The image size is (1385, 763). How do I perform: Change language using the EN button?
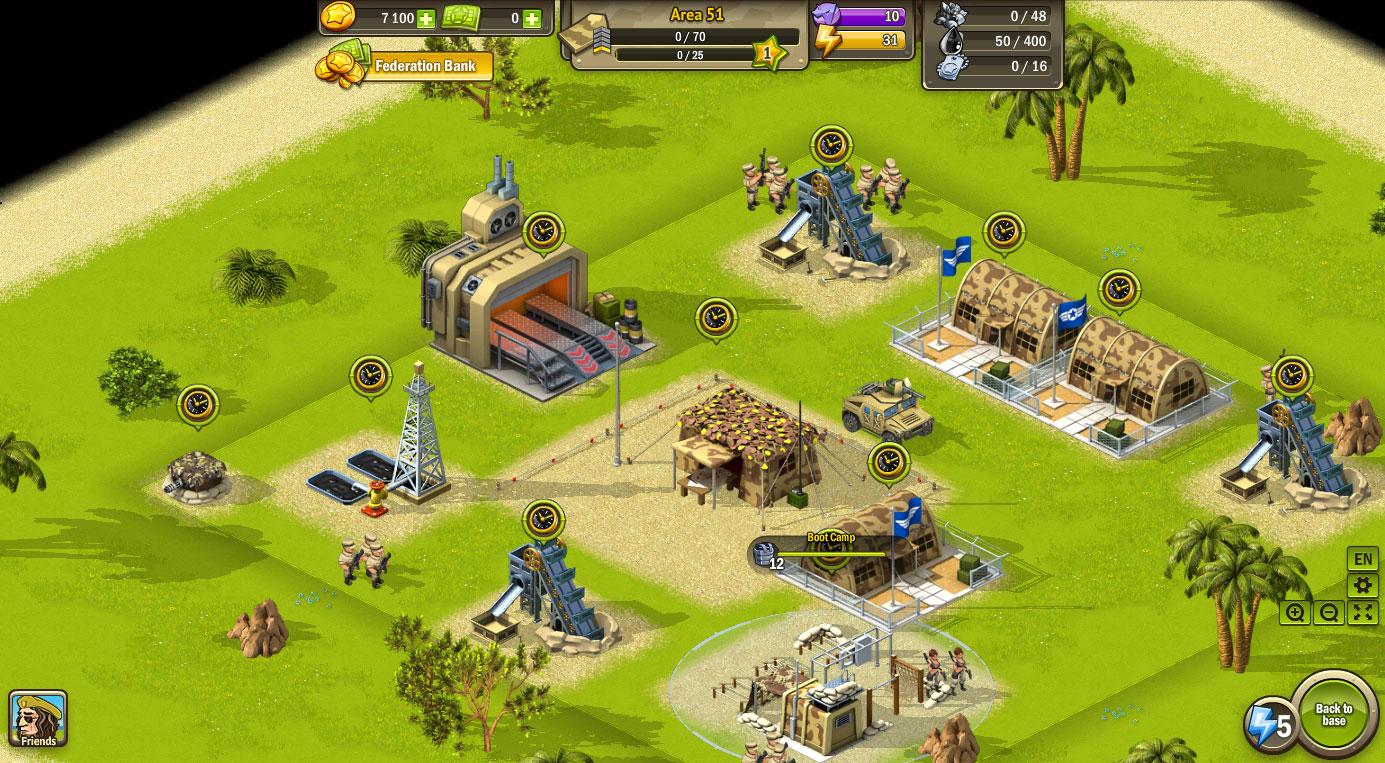1362,559
